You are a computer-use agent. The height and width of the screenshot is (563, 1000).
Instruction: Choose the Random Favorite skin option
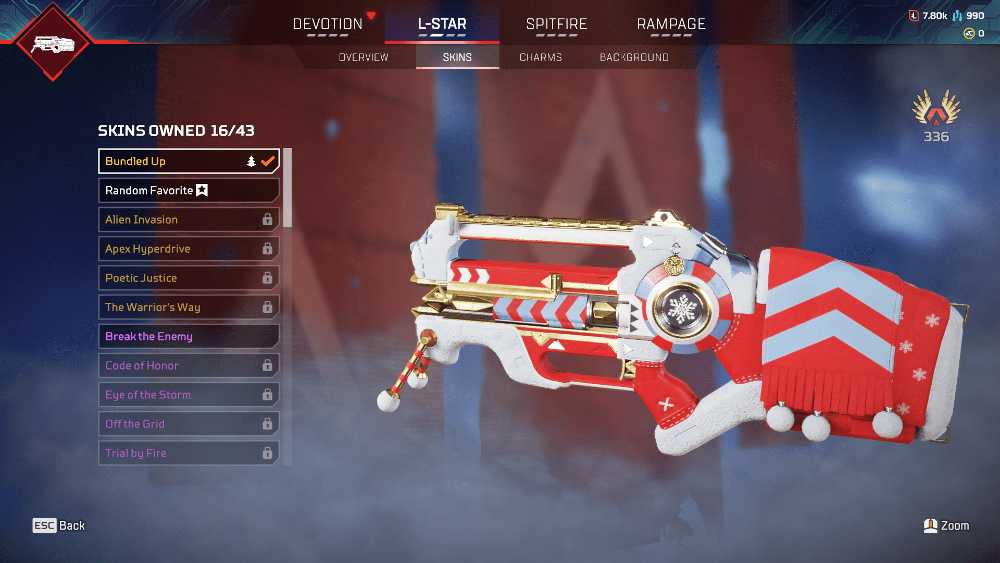tap(188, 190)
